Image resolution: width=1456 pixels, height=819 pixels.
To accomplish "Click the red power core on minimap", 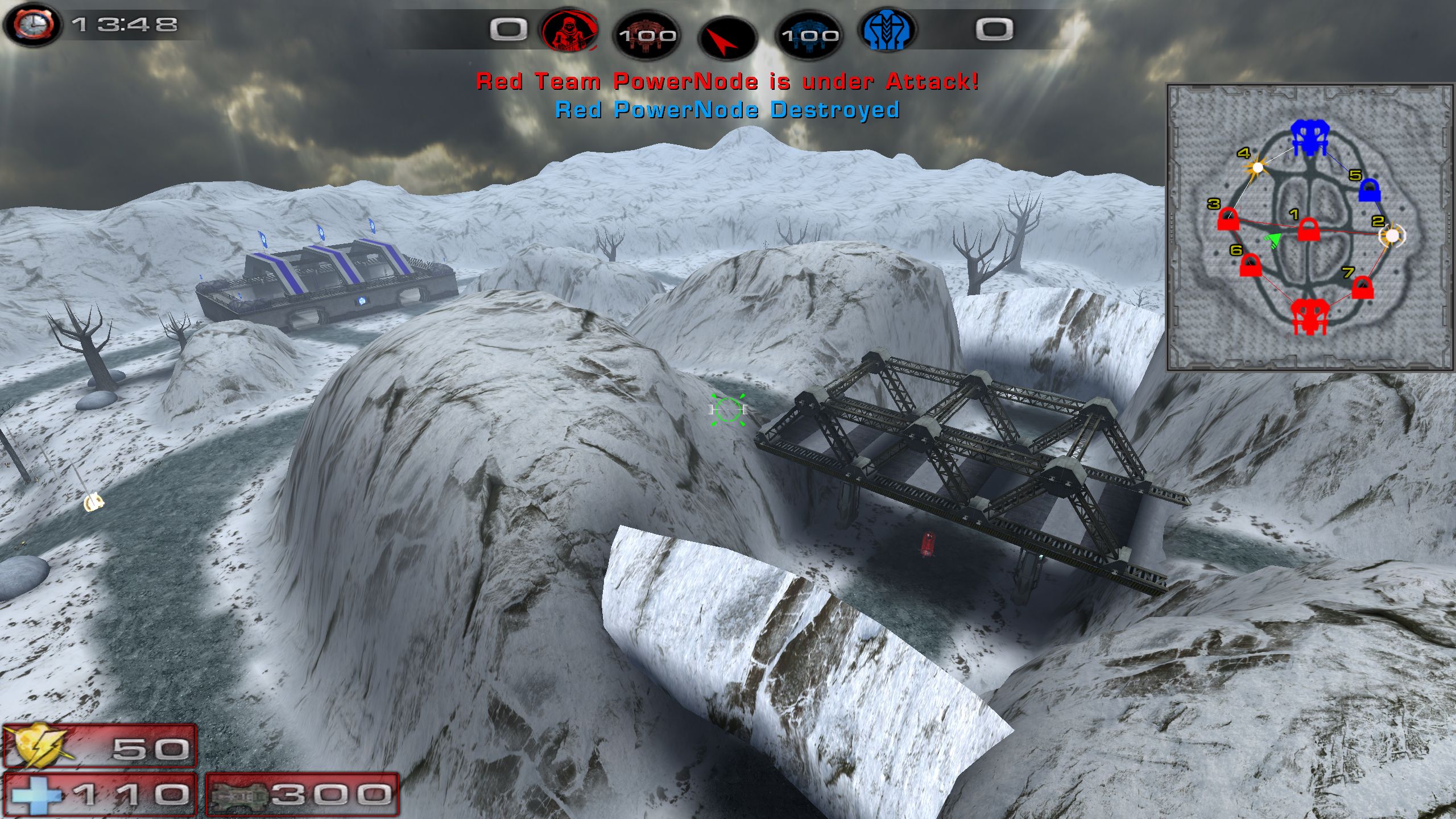I will click(x=1309, y=316).
